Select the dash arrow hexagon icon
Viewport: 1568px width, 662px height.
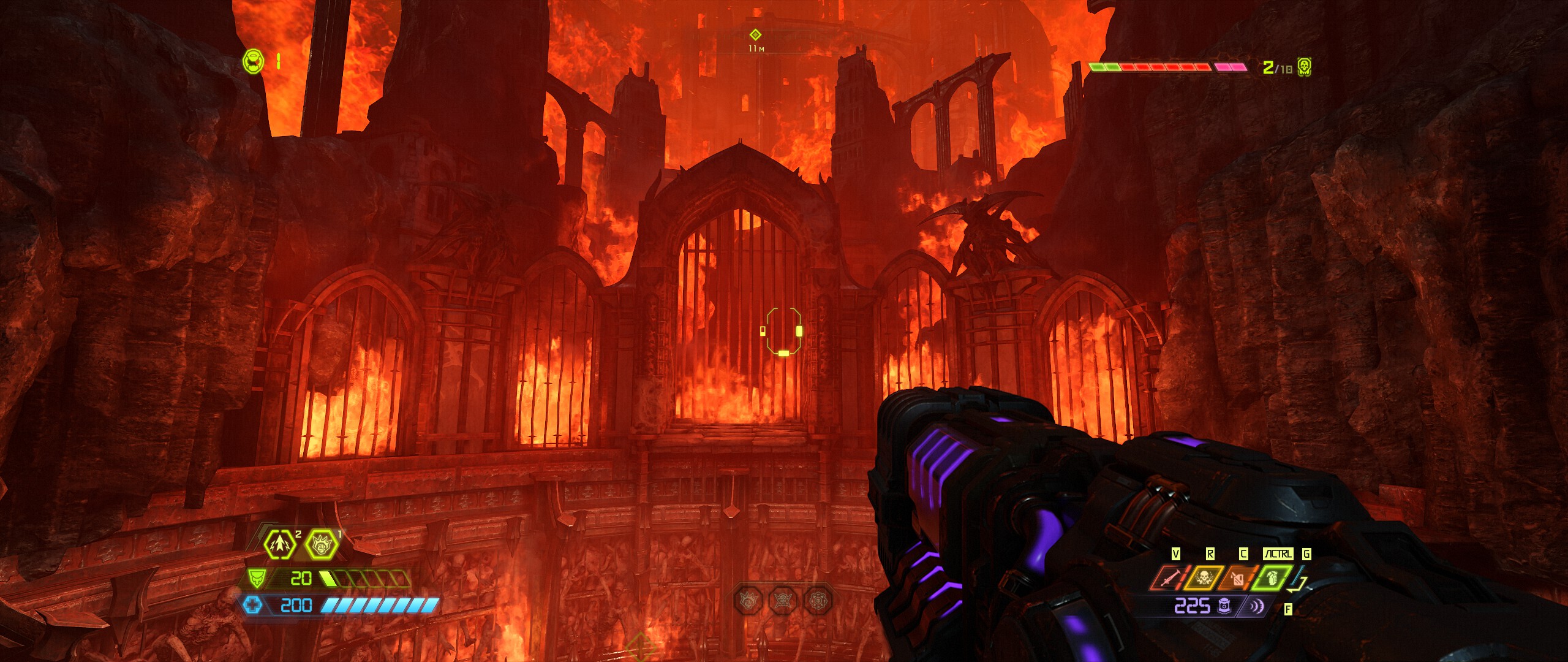coord(280,544)
